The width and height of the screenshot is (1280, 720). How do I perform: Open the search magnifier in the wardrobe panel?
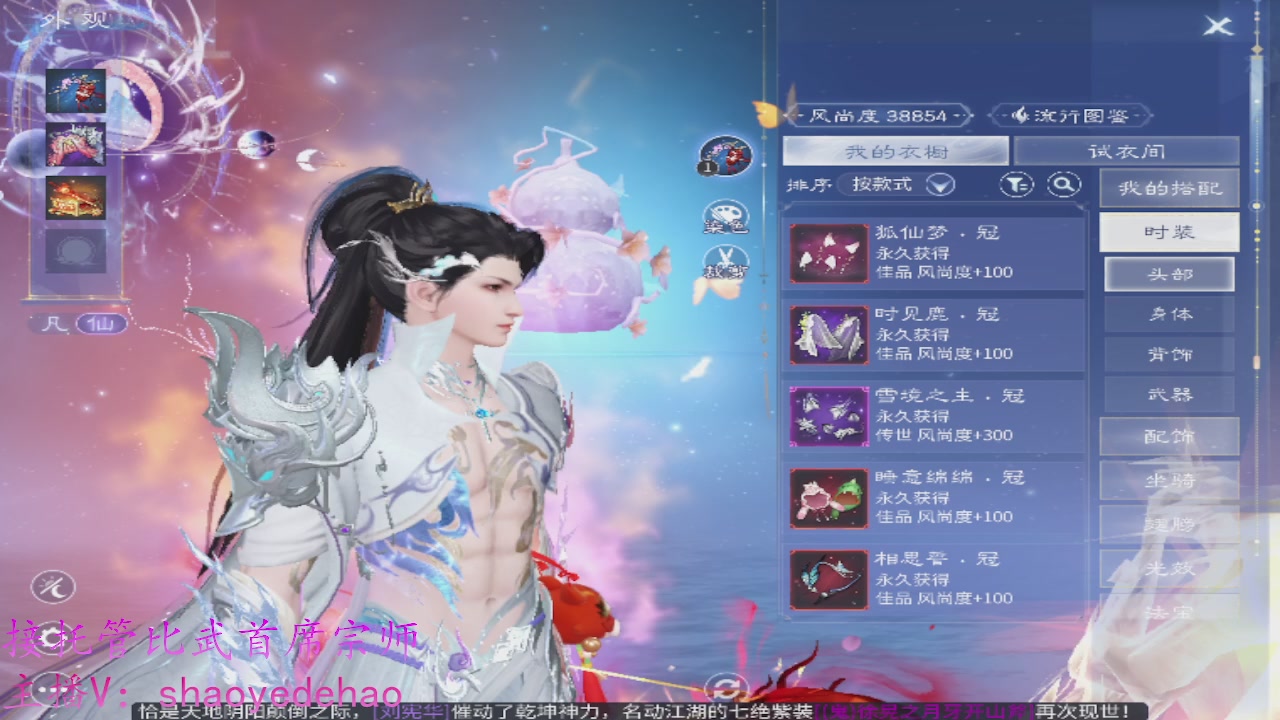1063,186
